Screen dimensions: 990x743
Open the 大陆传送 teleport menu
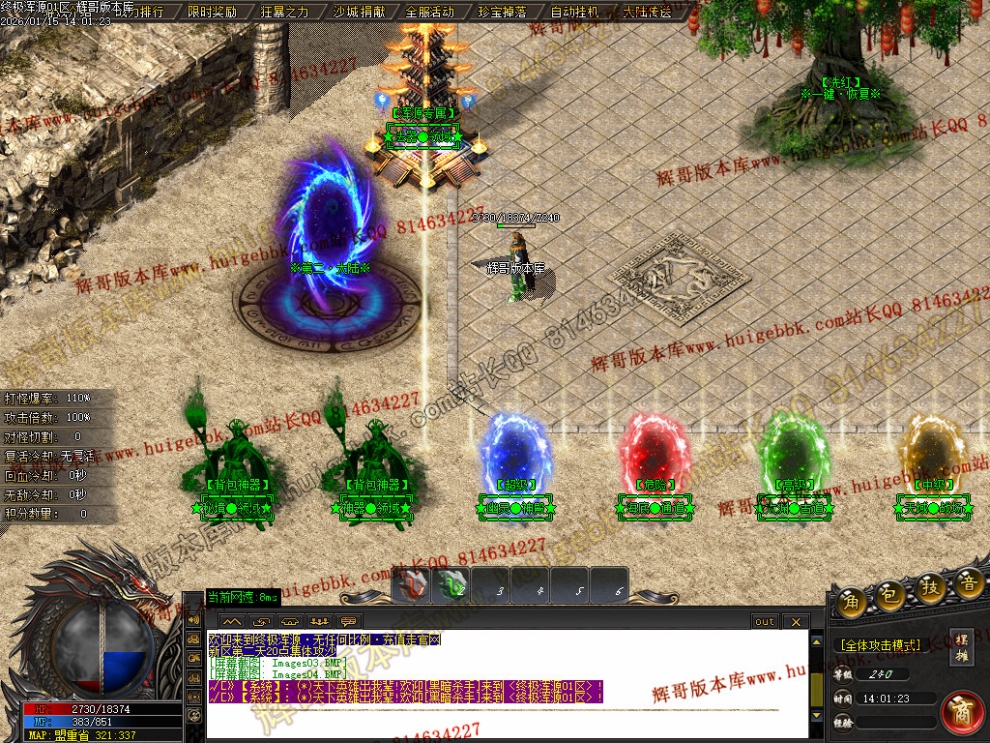point(647,12)
